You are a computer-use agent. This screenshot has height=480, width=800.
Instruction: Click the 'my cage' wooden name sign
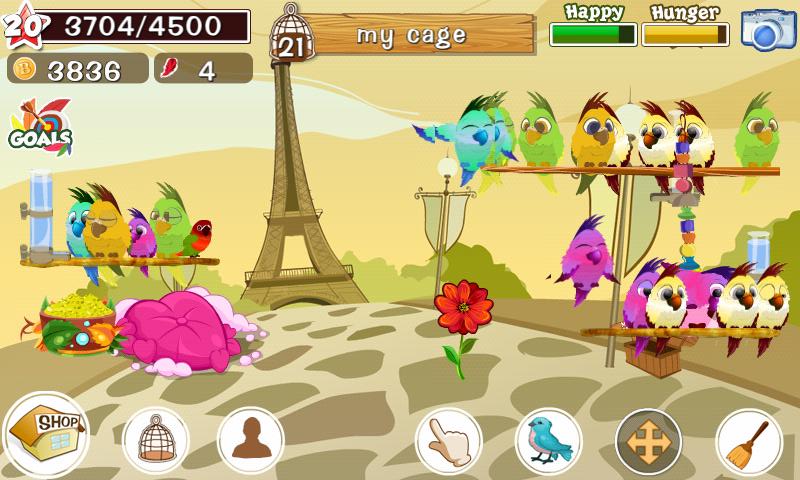pos(410,36)
